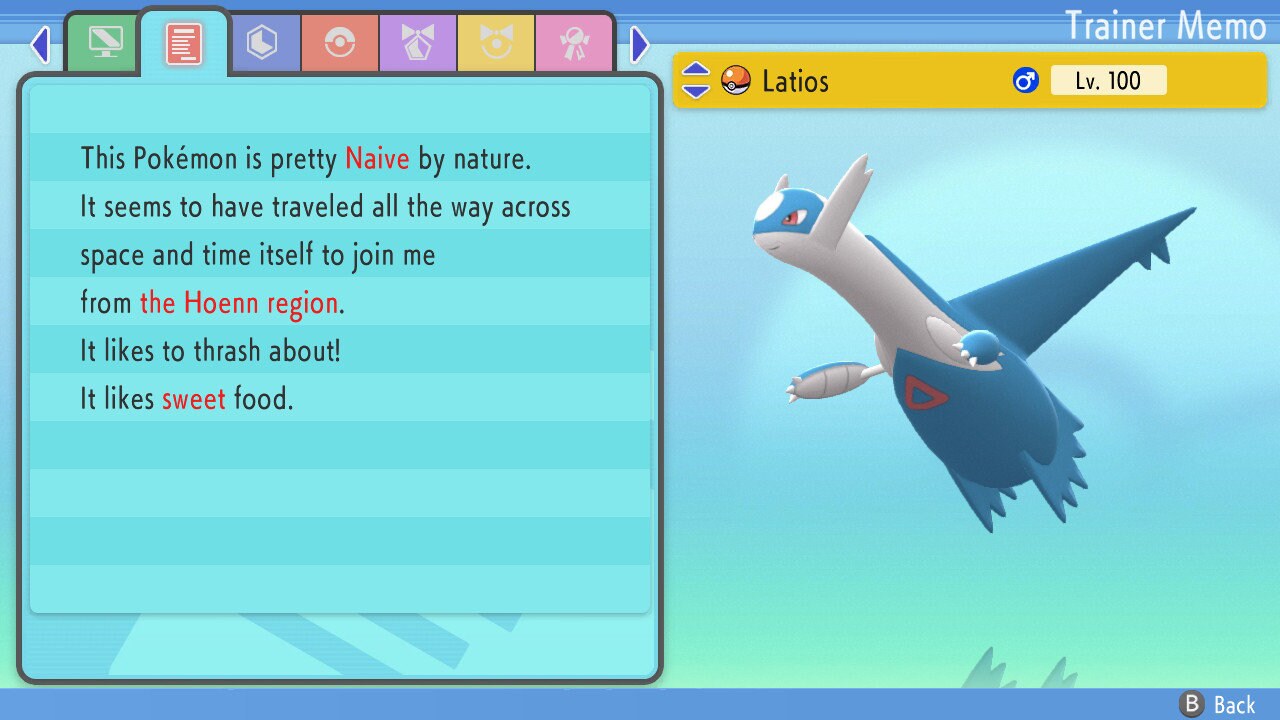Switch to the green monitor summary tab
Screen dimensions: 1280x720
click(x=105, y=43)
